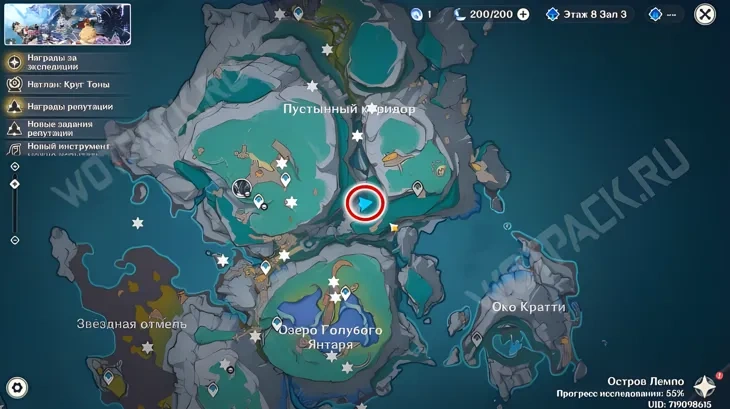
Task: Open the Spiral Abyss floor 8 chamber 3 shortcut
Action: [x=588, y=14]
